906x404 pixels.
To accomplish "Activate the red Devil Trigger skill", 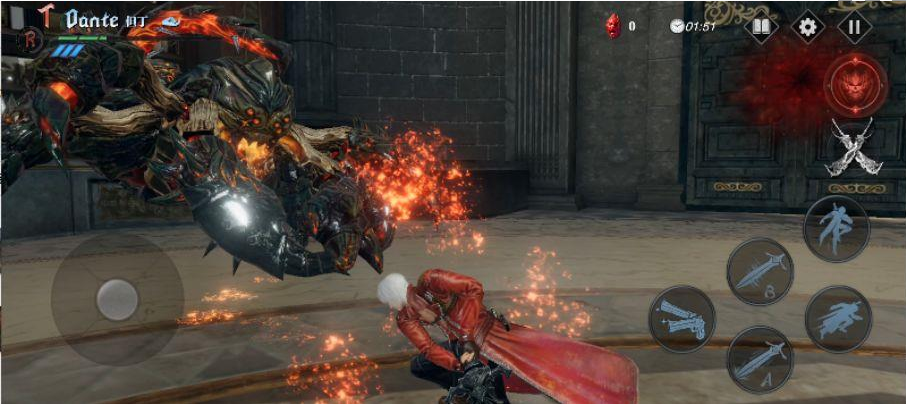I will (x=855, y=83).
